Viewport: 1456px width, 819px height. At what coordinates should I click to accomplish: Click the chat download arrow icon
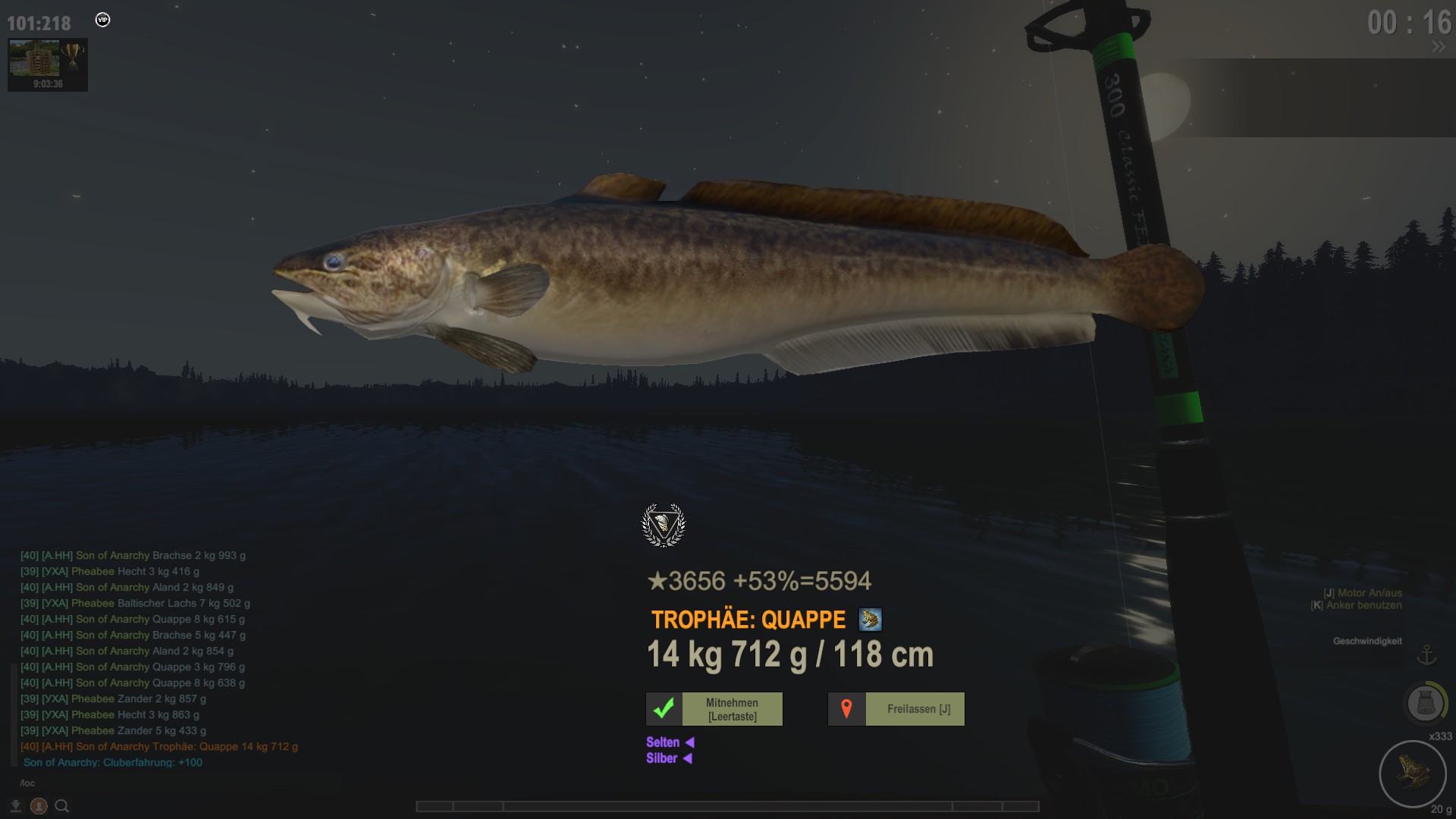15,806
